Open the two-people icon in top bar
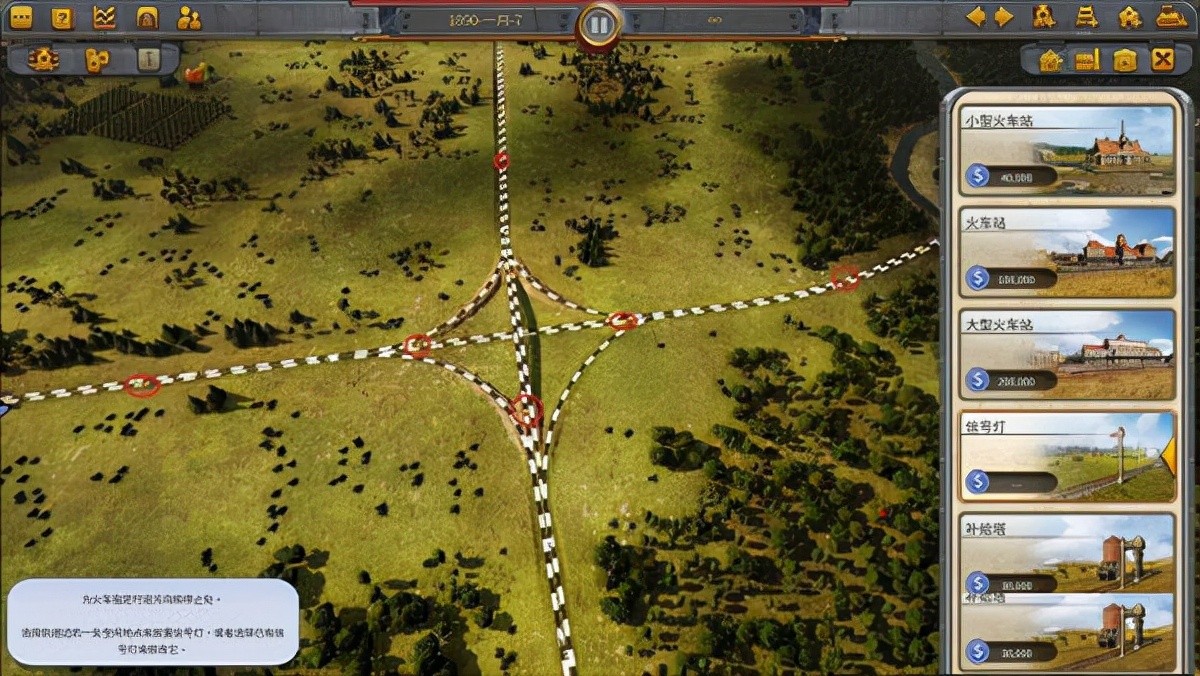Viewport: 1200px width, 676px height. coord(188,17)
